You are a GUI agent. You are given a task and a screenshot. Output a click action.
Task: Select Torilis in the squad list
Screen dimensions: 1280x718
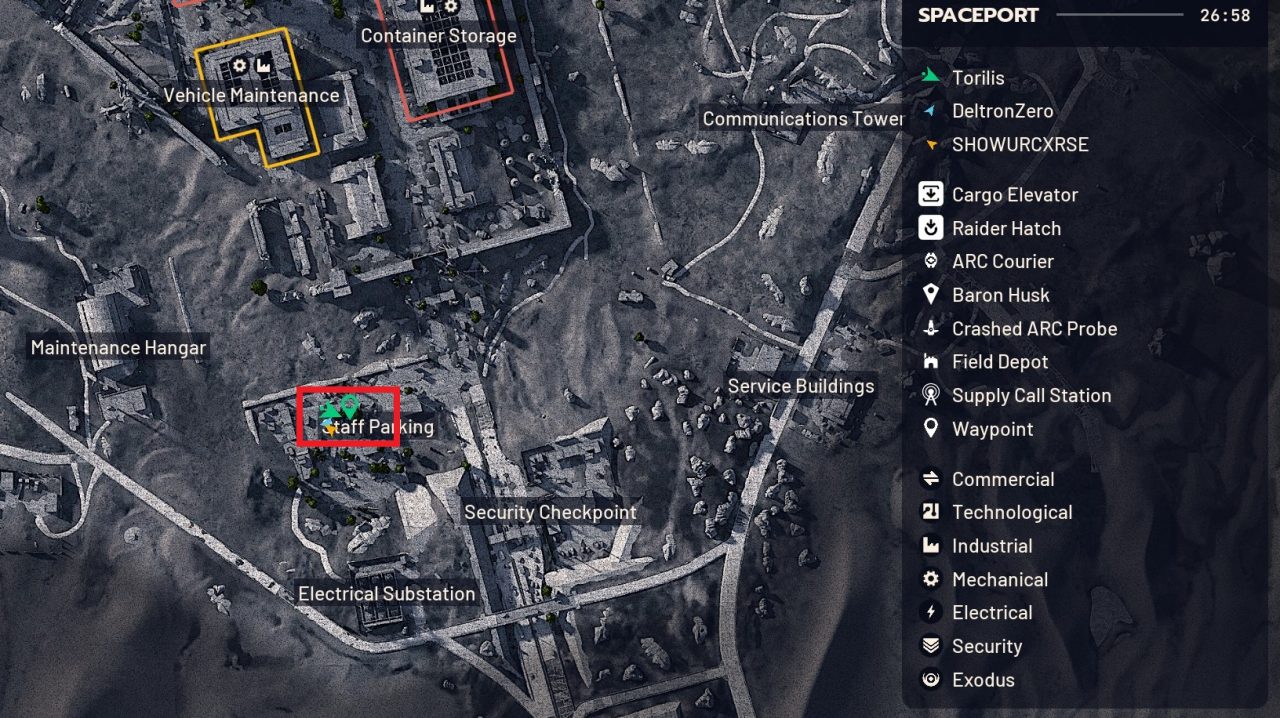(x=977, y=78)
